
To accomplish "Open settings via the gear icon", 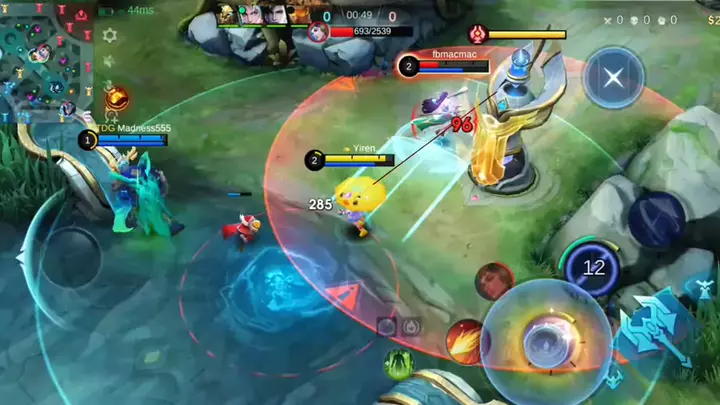I will pyautogui.click(x=110, y=35).
